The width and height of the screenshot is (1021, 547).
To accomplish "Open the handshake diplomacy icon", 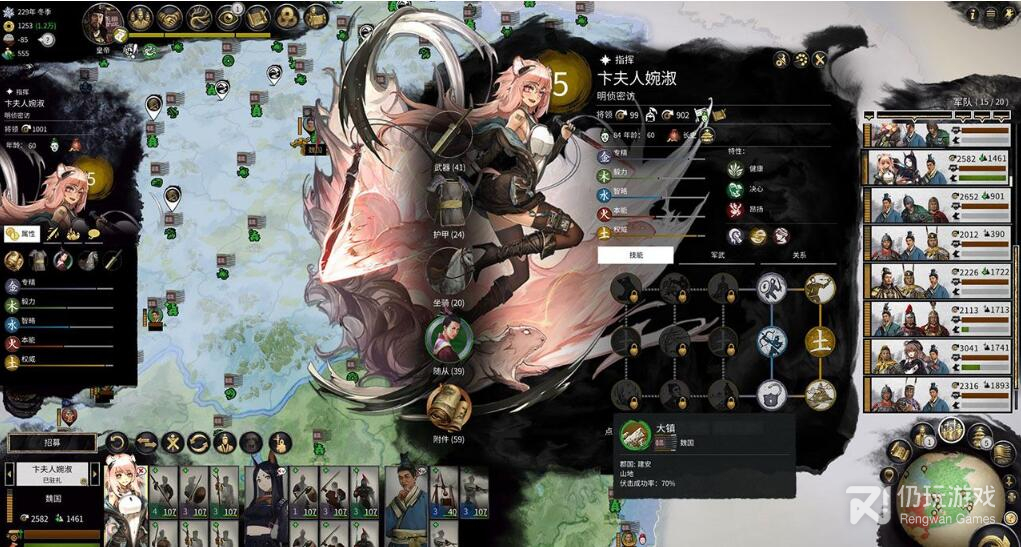I will (170, 18).
